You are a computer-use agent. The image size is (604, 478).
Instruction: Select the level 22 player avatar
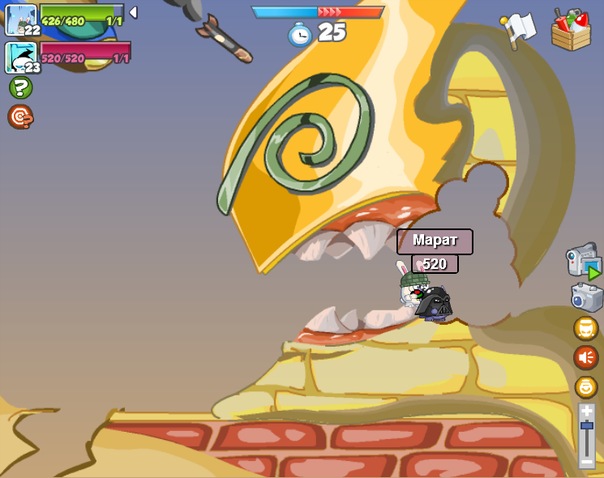point(21,19)
